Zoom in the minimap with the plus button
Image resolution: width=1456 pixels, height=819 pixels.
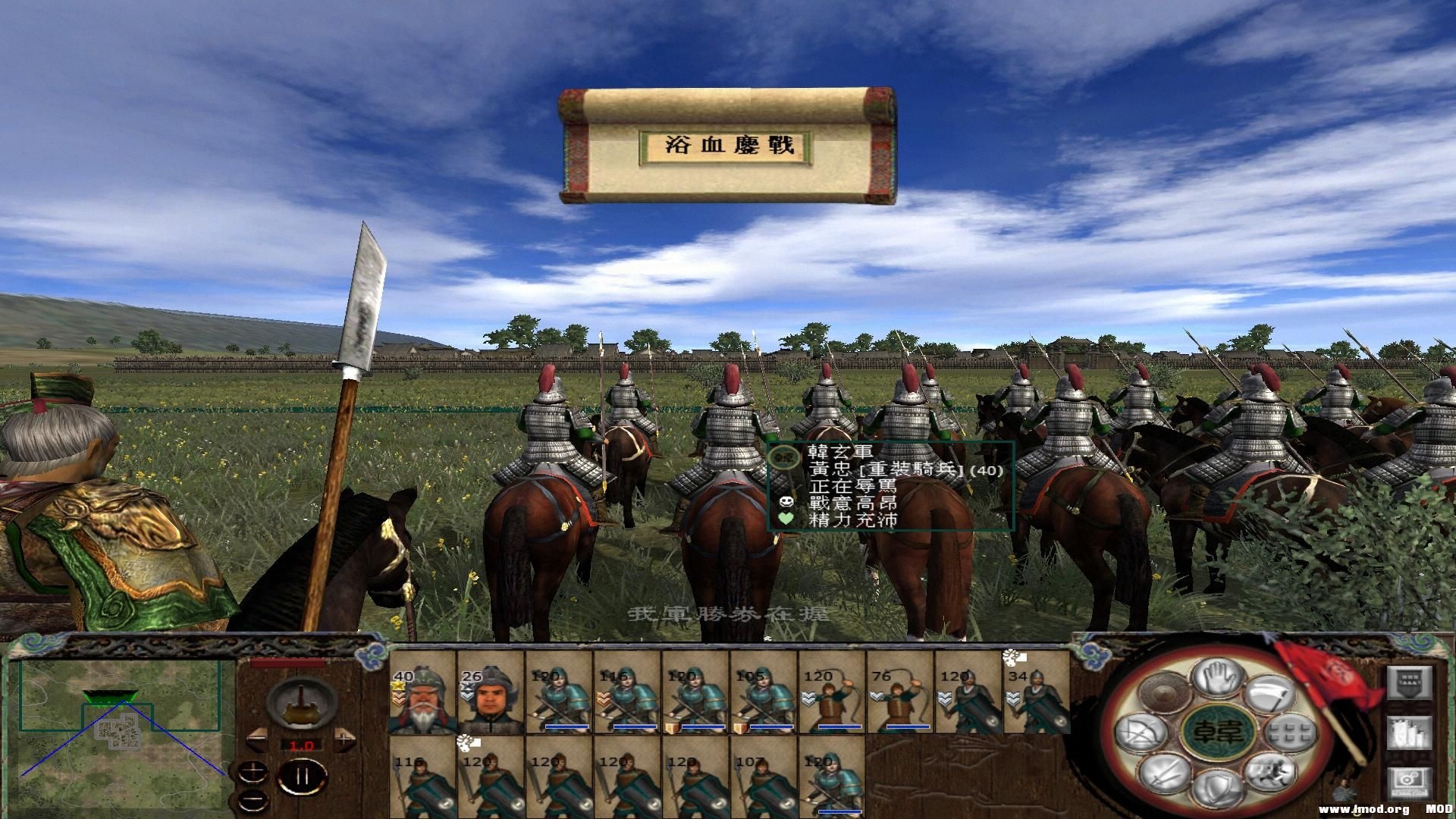(253, 771)
